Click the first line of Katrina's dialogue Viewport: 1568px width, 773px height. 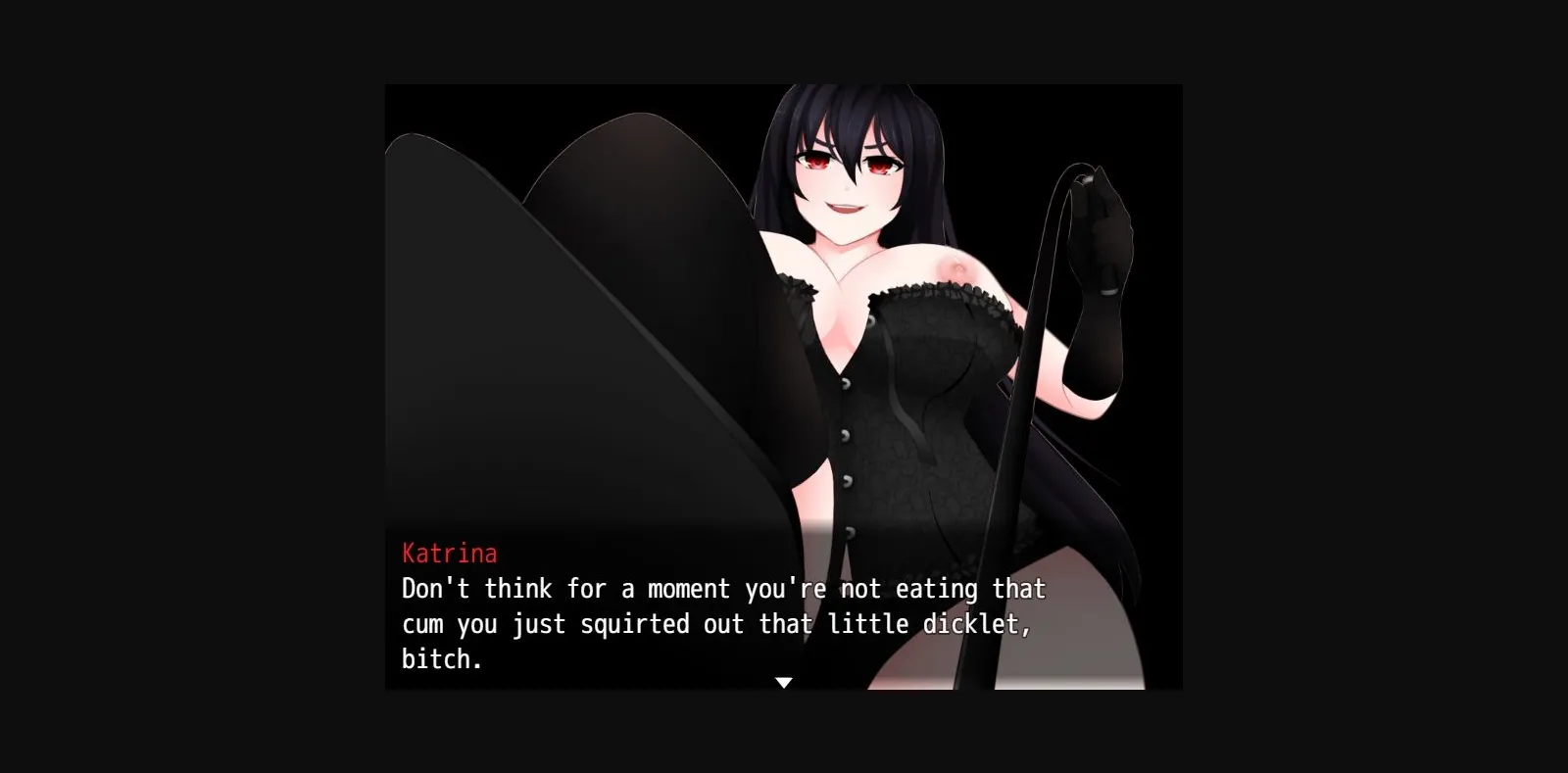[x=722, y=589]
